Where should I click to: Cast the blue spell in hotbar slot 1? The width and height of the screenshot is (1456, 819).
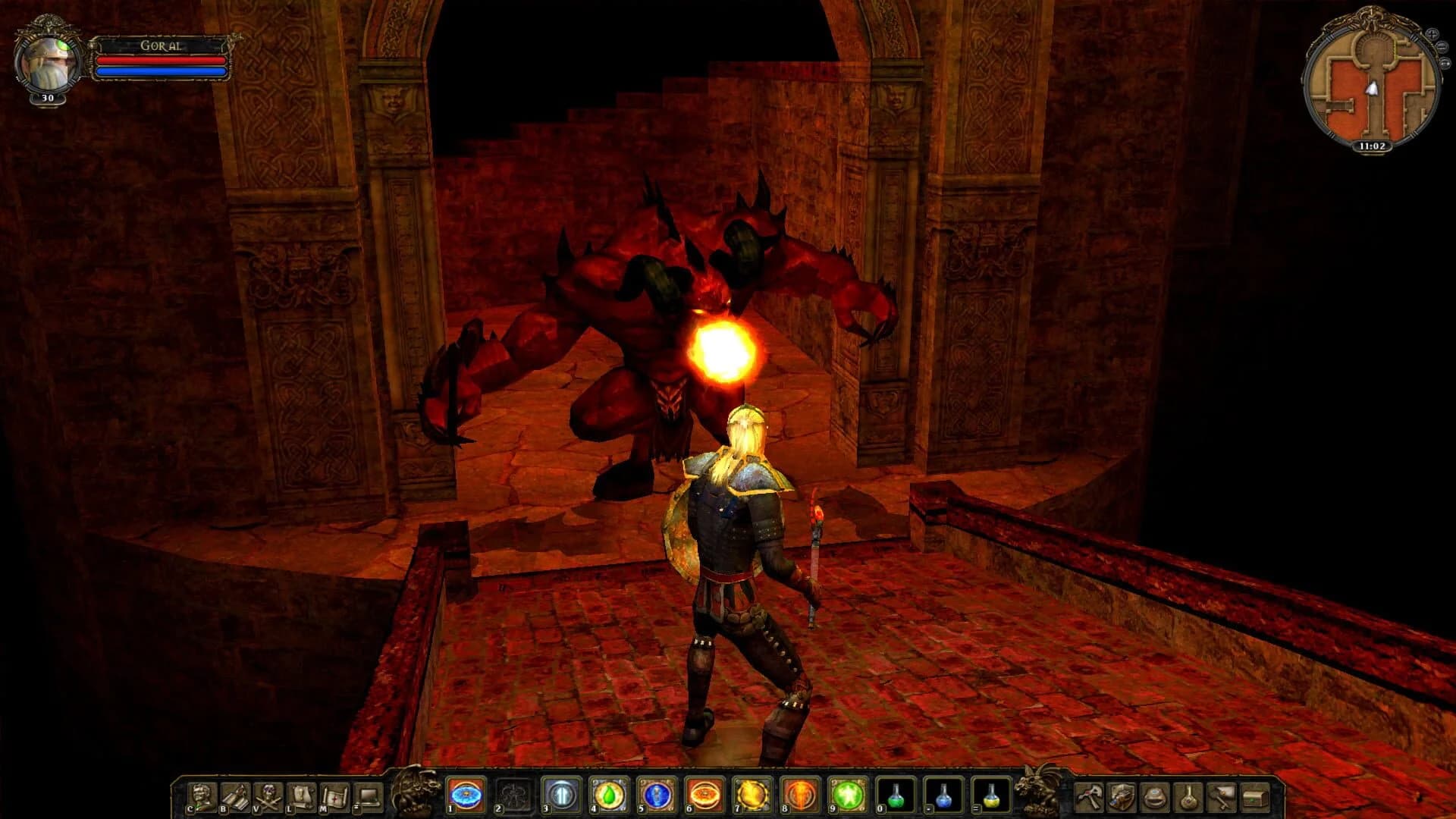click(464, 796)
